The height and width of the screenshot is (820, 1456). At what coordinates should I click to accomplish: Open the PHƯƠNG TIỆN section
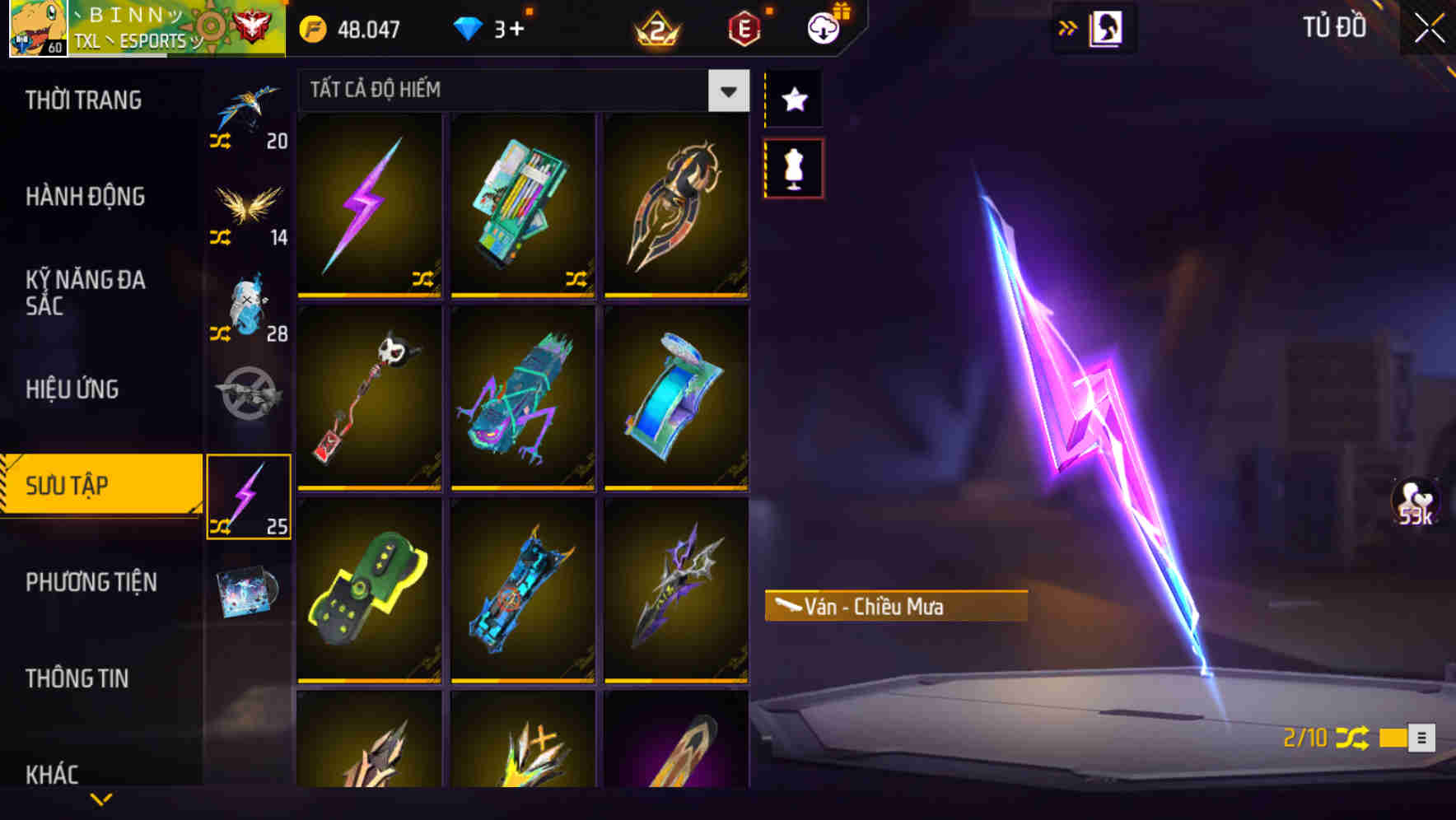pyautogui.click(x=91, y=582)
